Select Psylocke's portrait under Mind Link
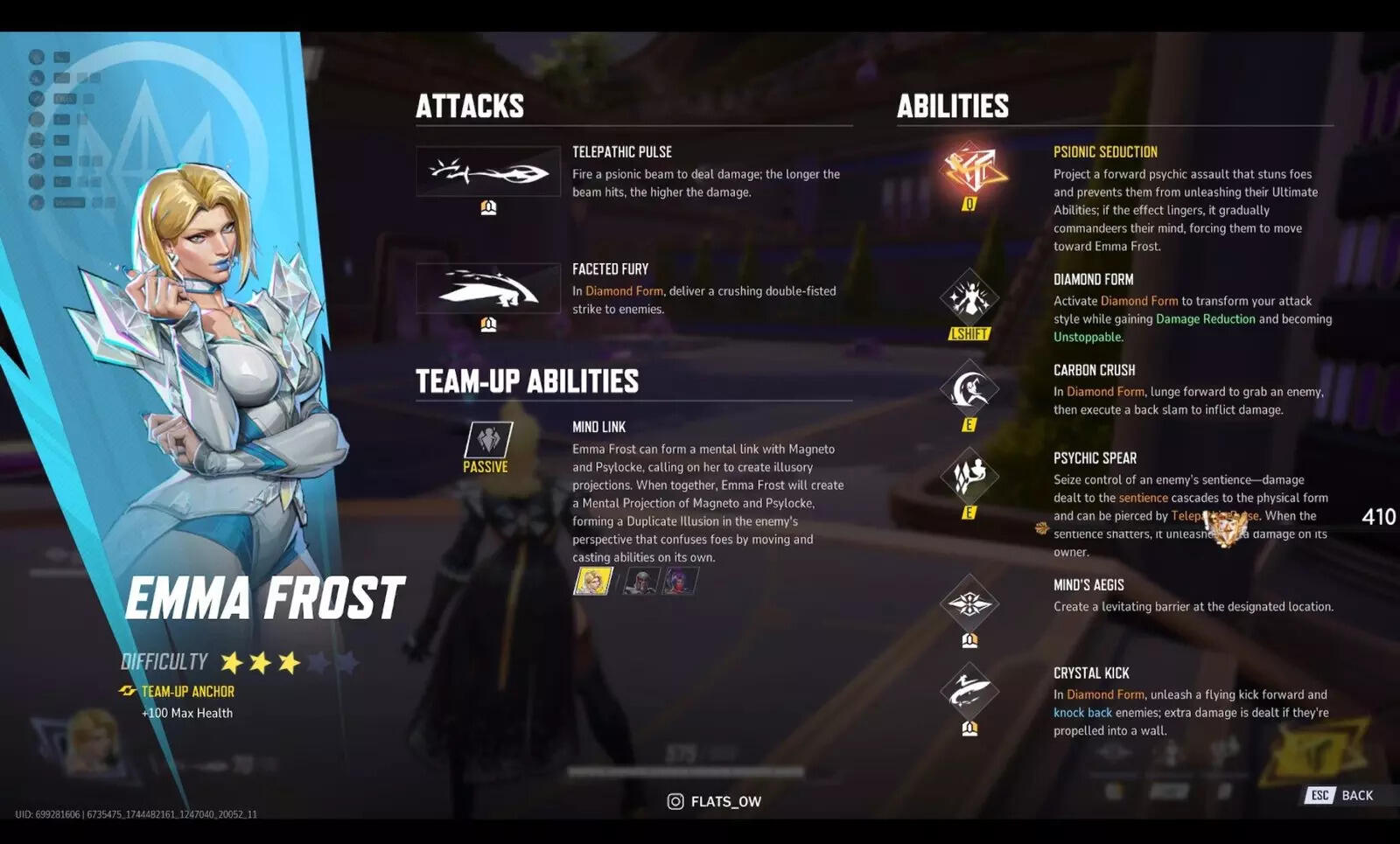 pos(682,582)
